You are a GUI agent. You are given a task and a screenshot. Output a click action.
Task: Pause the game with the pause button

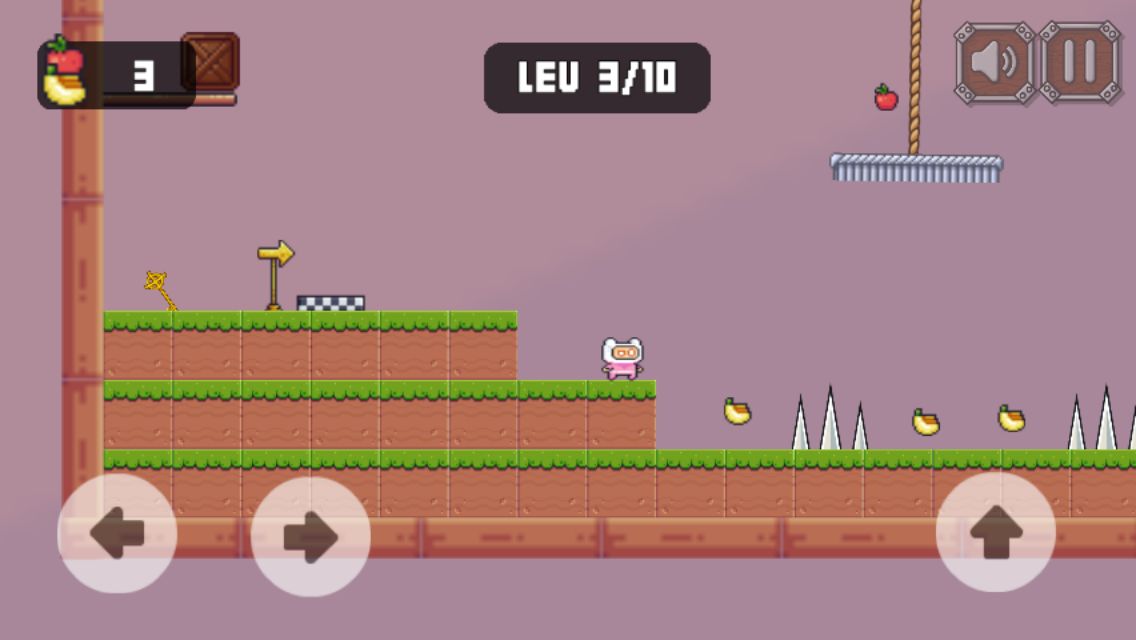(1080, 62)
